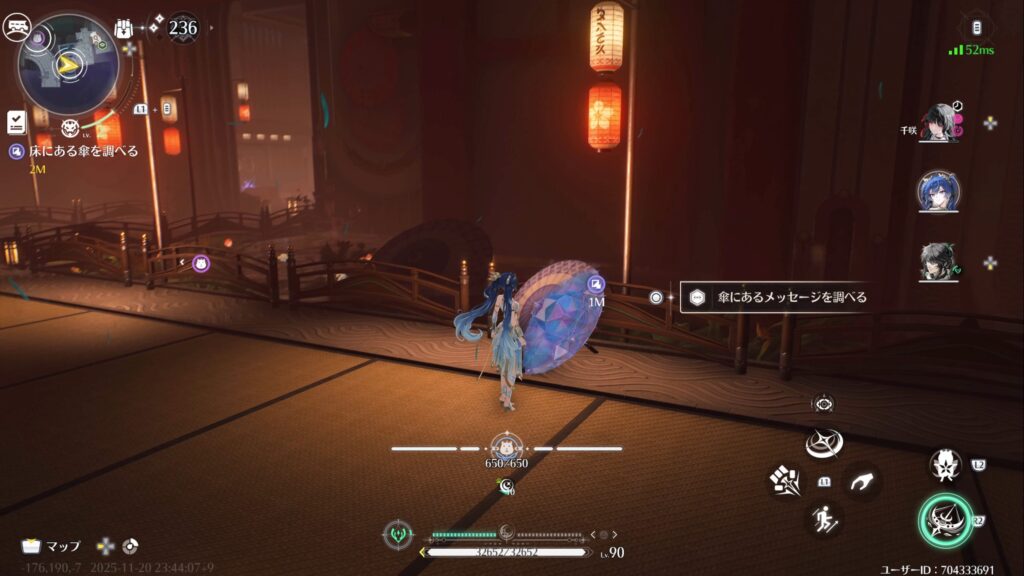This screenshot has height=576, width=1024.
Task: Select the tracked quest about the umbrella
Action: pos(82,151)
